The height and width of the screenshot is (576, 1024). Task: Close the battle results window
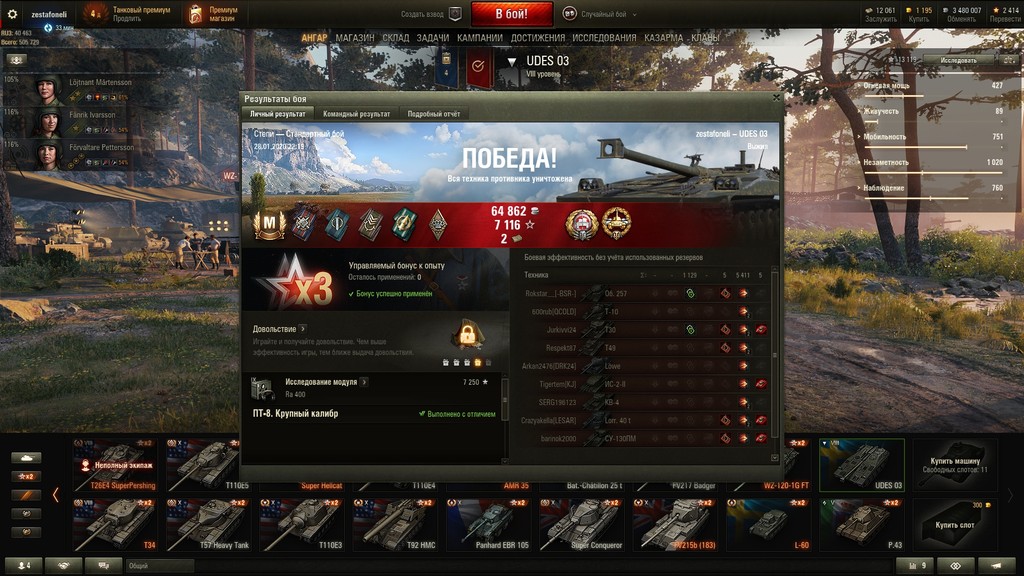[x=777, y=99]
